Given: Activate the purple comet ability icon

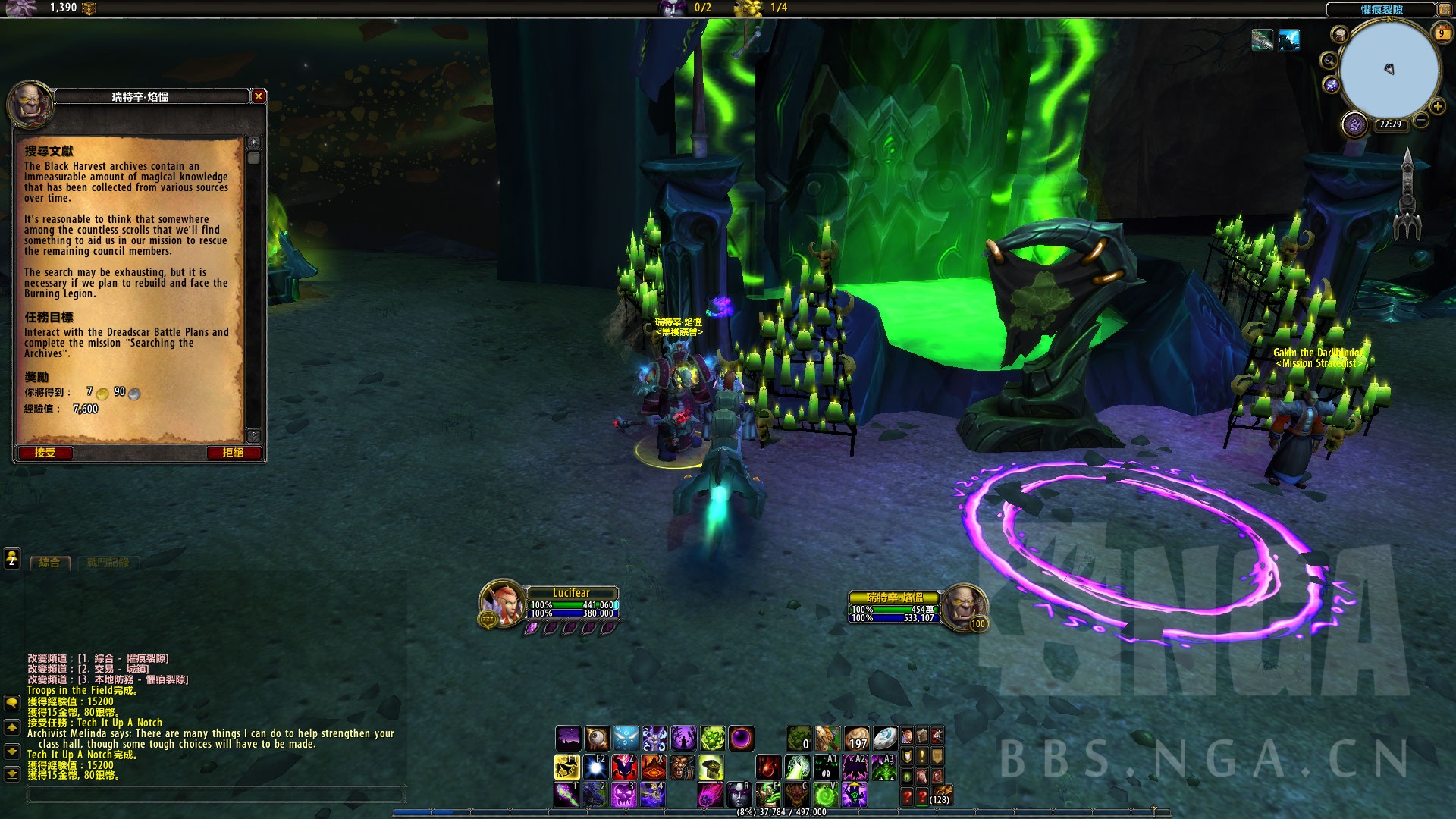Looking at the screenshot, I should (710, 794).
